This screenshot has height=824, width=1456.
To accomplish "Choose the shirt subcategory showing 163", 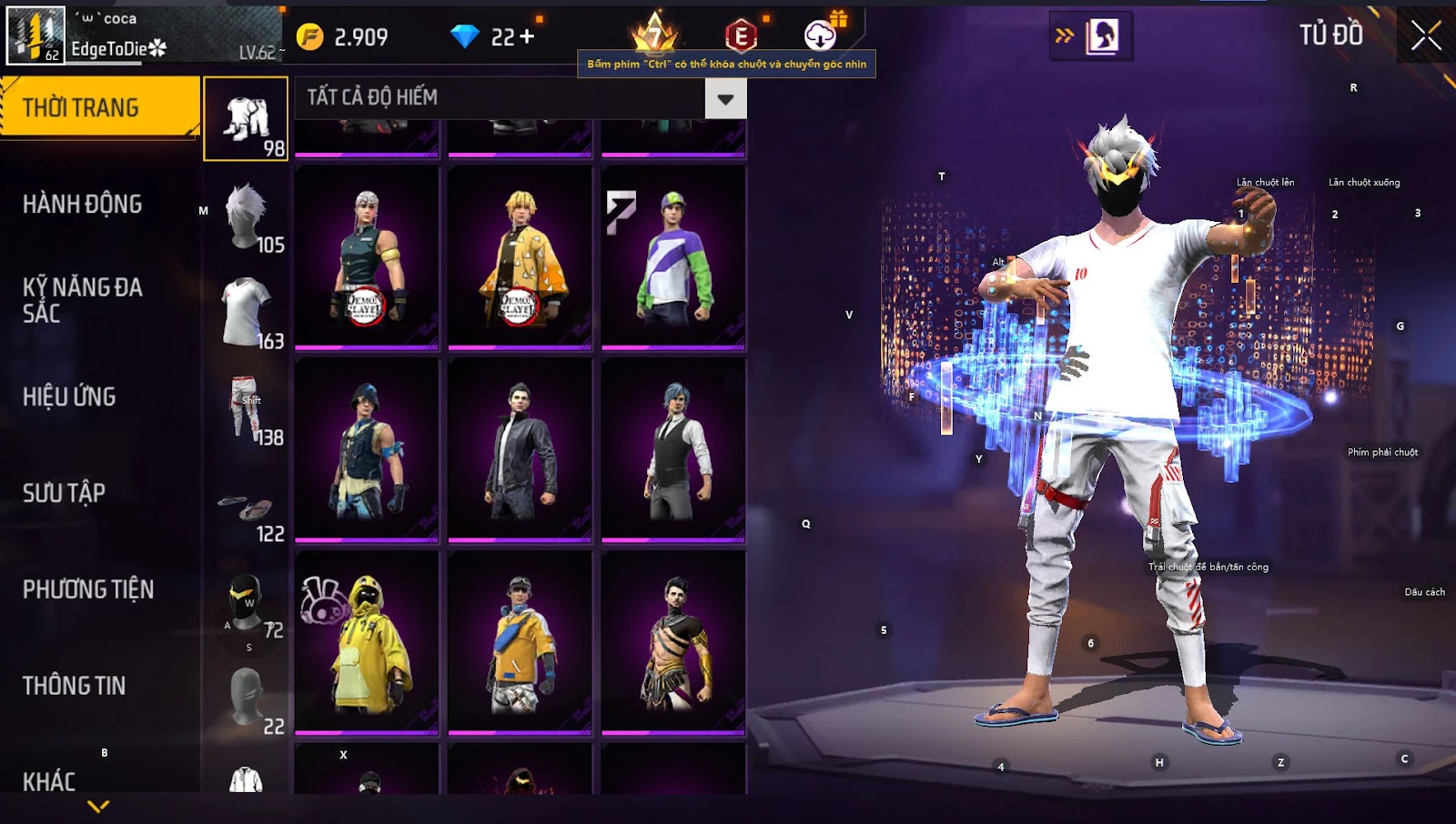I will pyautogui.click(x=246, y=313).
